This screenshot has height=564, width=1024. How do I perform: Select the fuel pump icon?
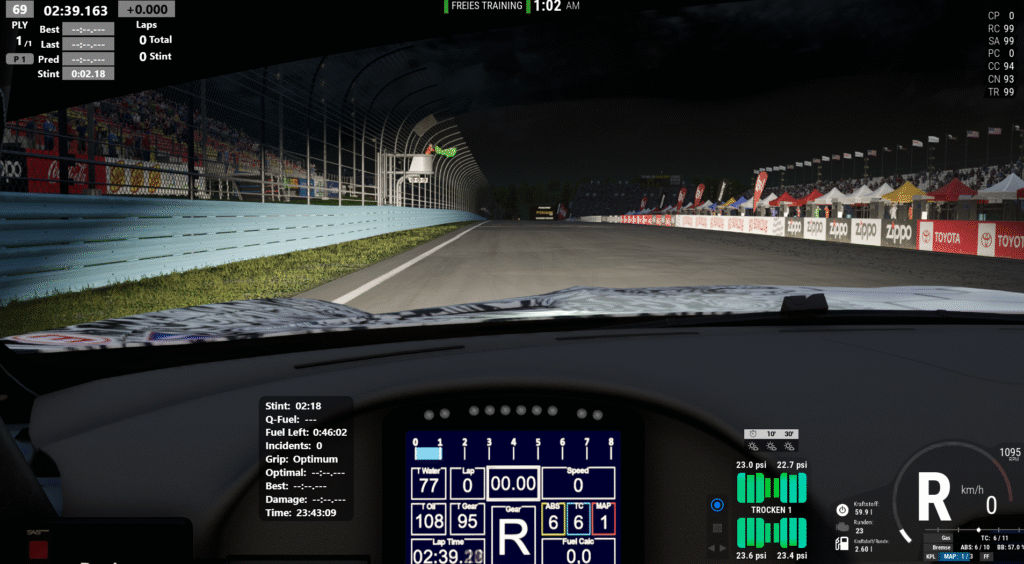(x=841, y=544)
